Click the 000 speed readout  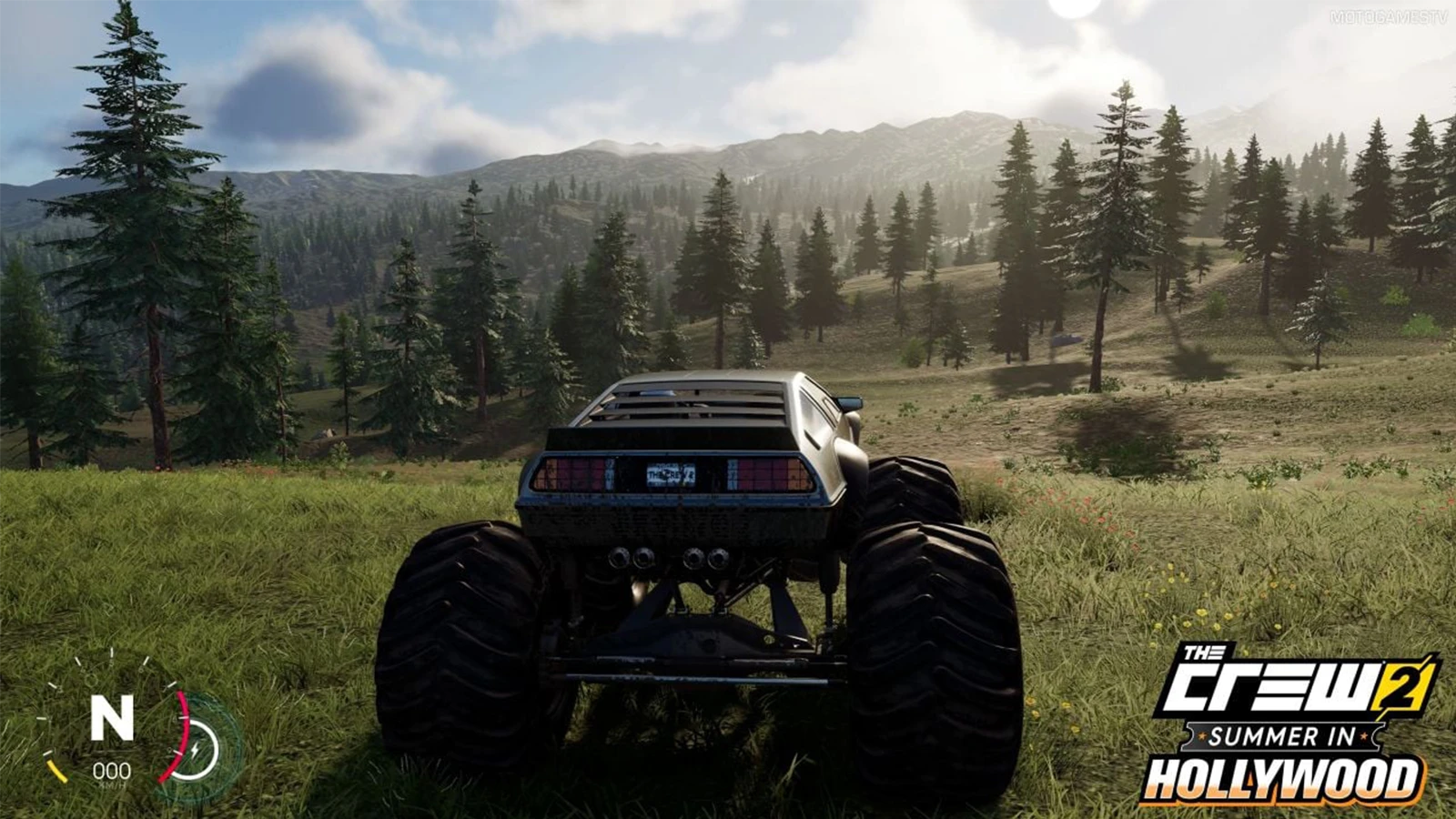[112, 770]
